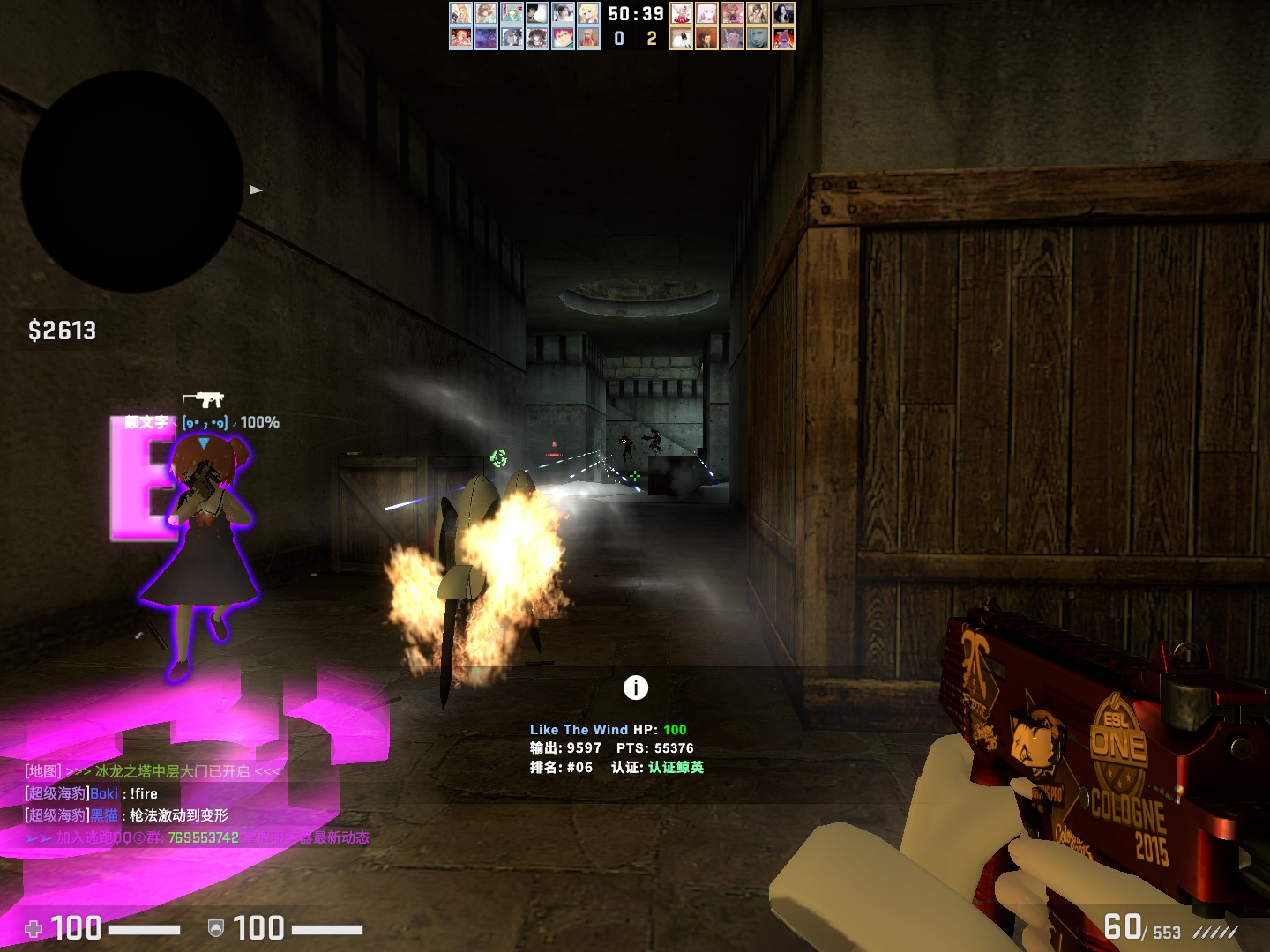Click the map announcement chat line

click(152, 771)
